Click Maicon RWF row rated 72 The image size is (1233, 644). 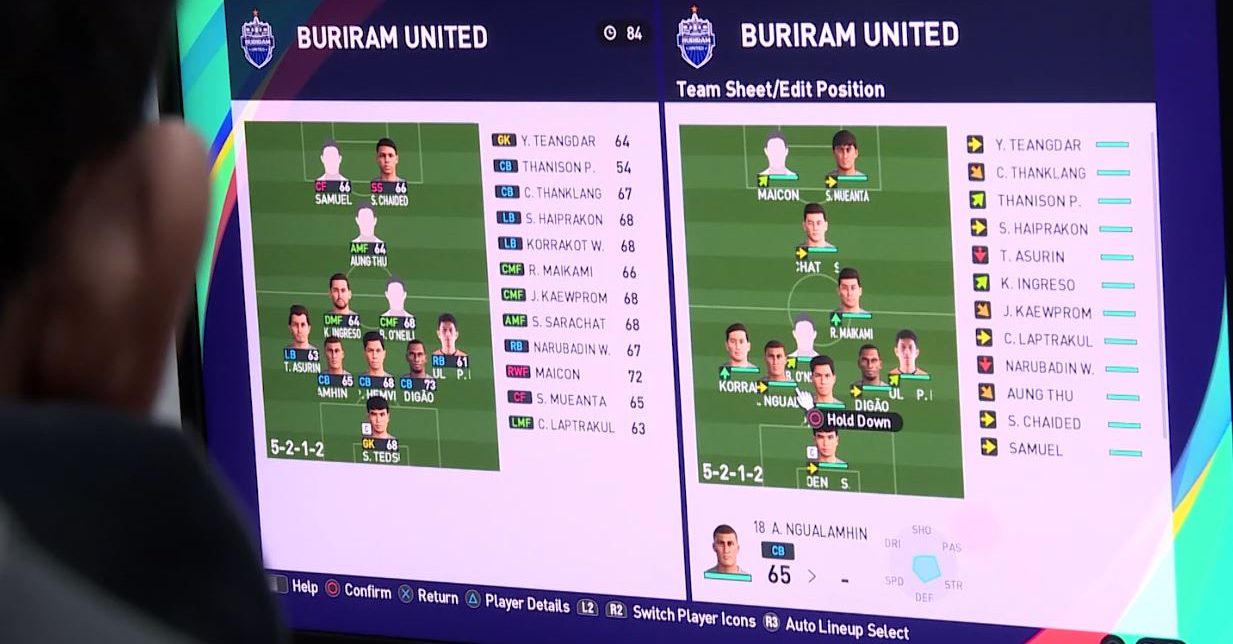click(570, 373)
